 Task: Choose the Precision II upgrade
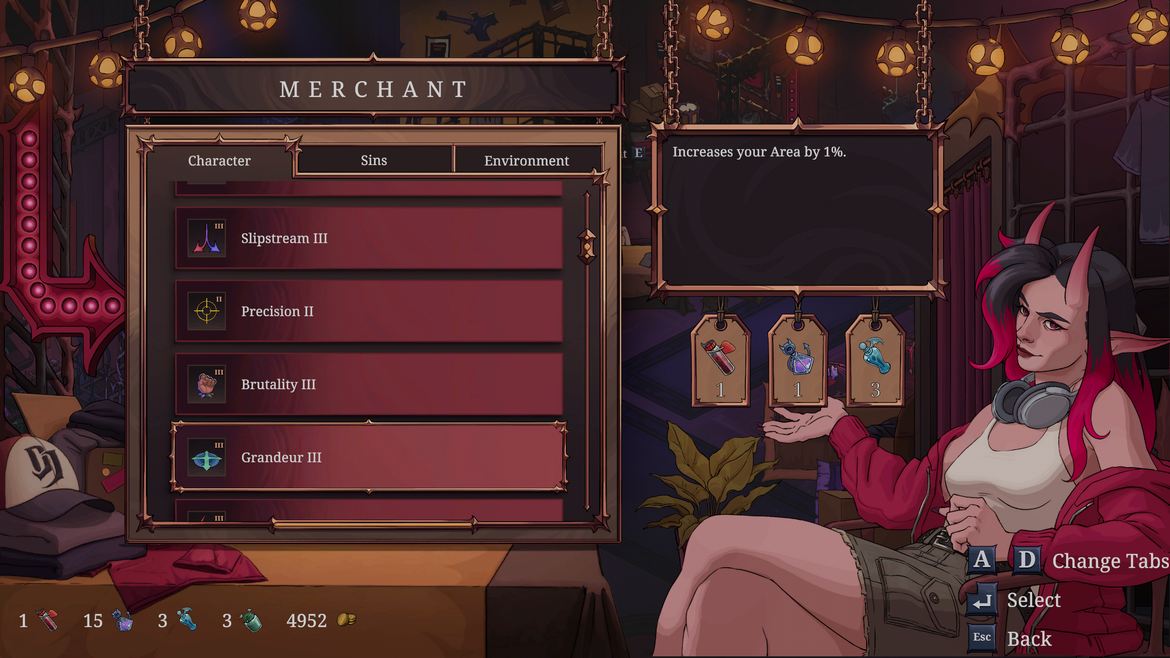point(369,311)
